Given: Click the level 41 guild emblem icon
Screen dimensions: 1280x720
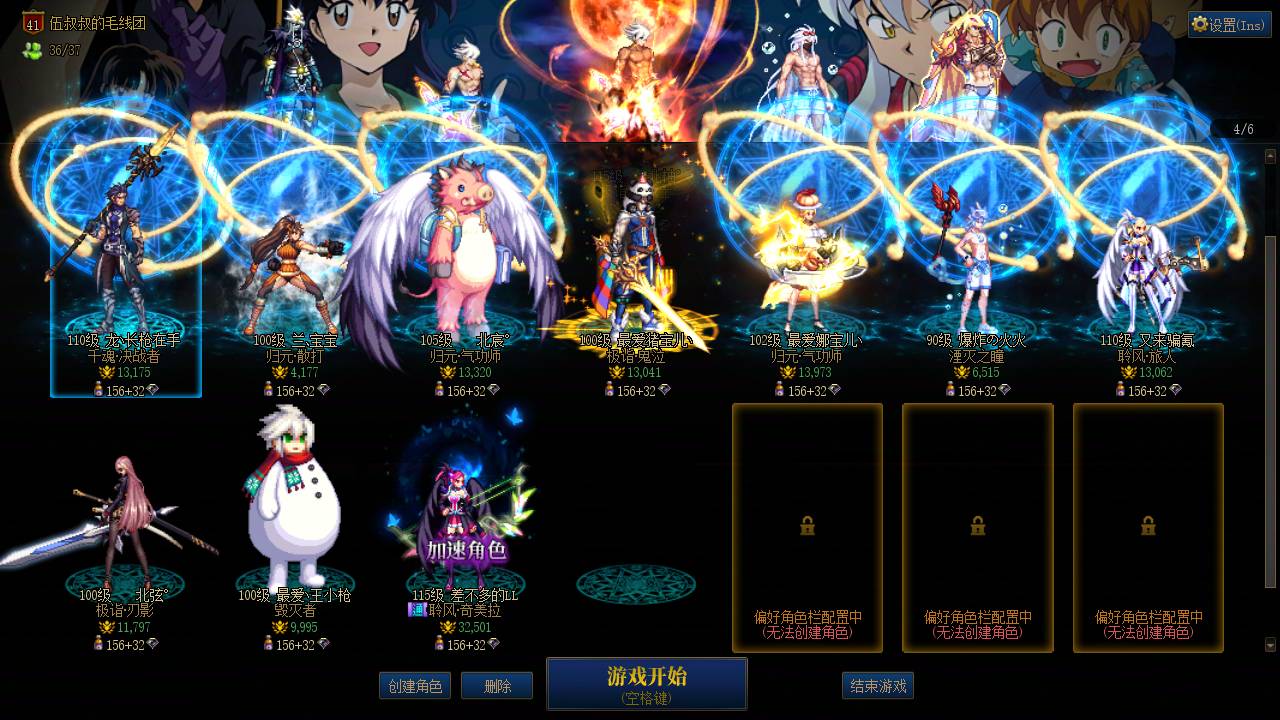Looking at the screenshot, I should click(x=34, y=22).
